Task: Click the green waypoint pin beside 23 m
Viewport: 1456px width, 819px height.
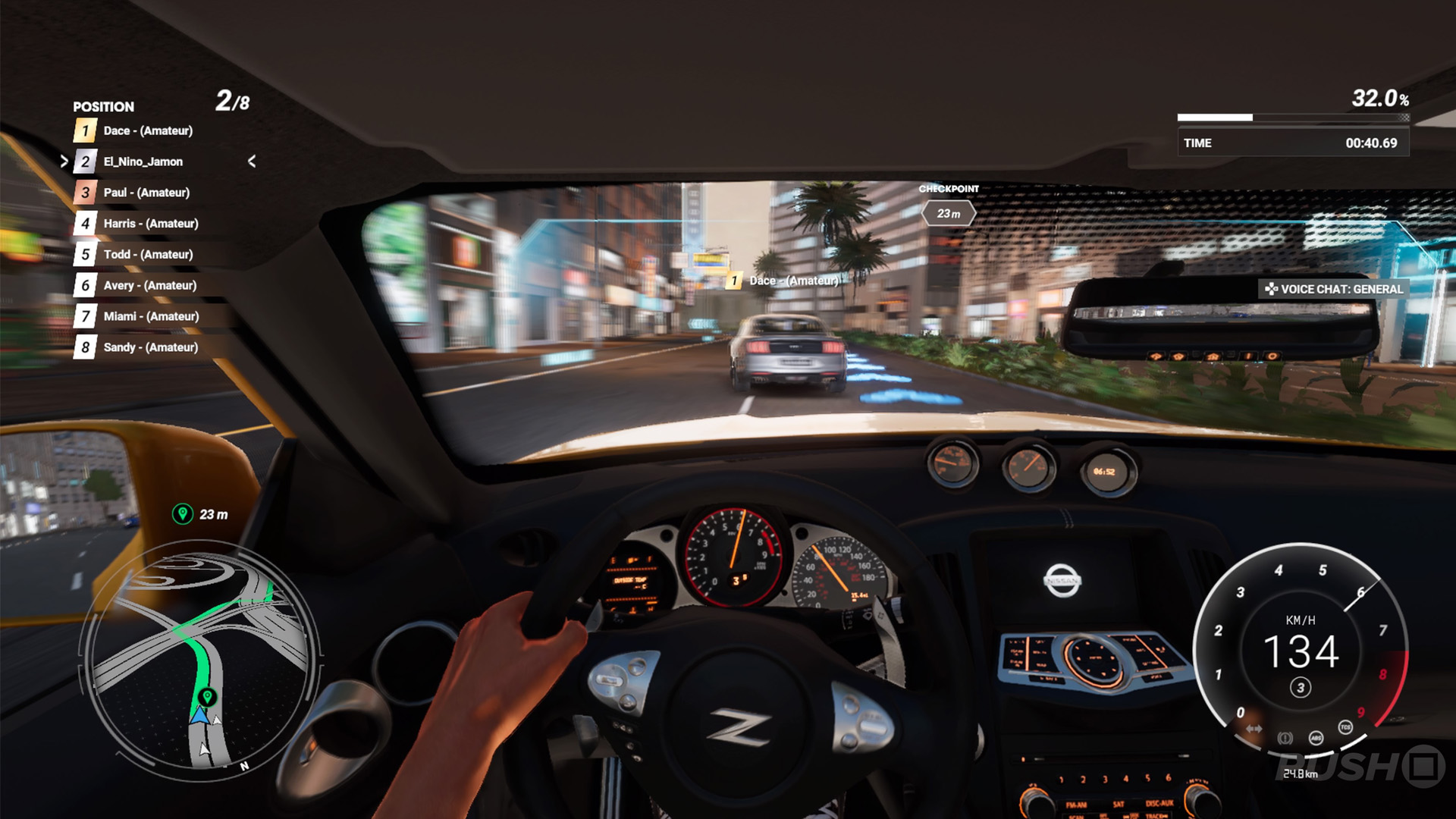Action: (182, 514)
